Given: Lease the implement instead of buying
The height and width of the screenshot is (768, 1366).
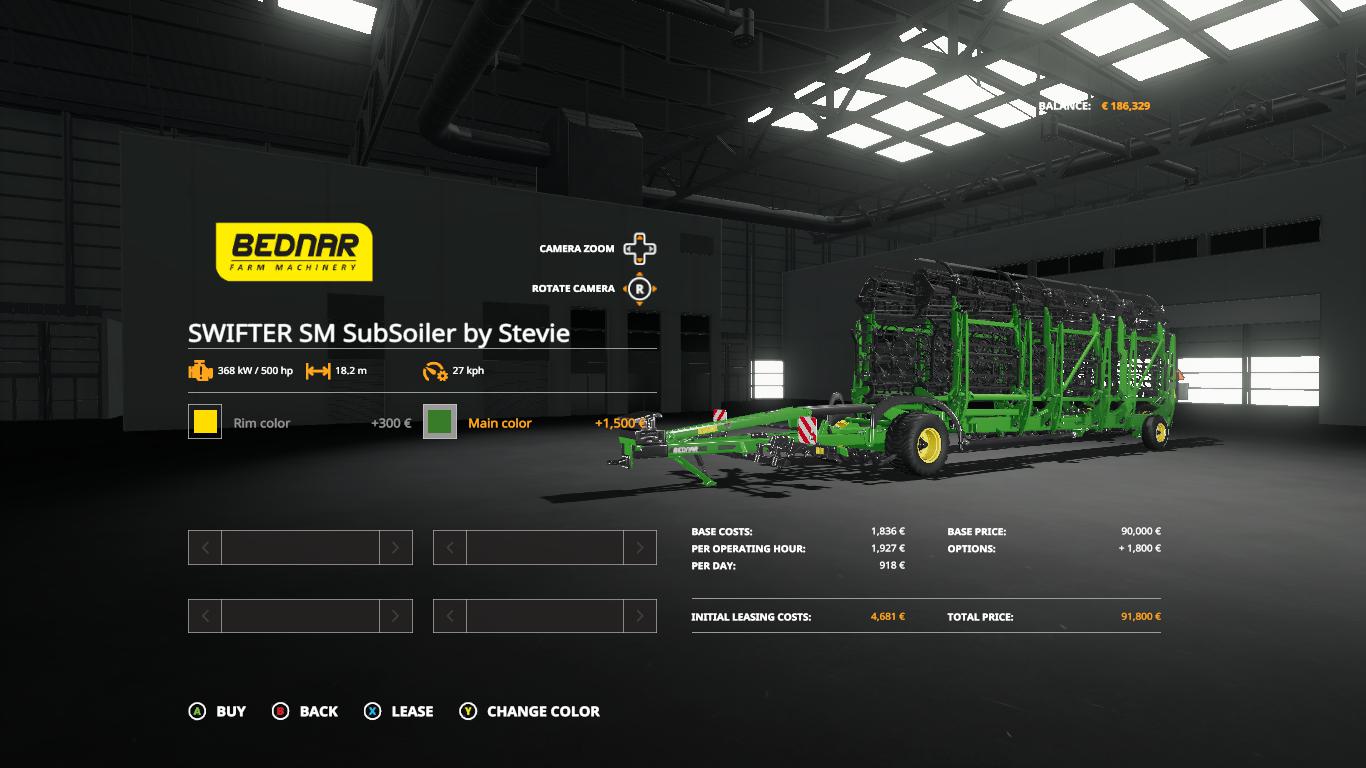Looking at the screenshot, I should click(x=398, y=711).
